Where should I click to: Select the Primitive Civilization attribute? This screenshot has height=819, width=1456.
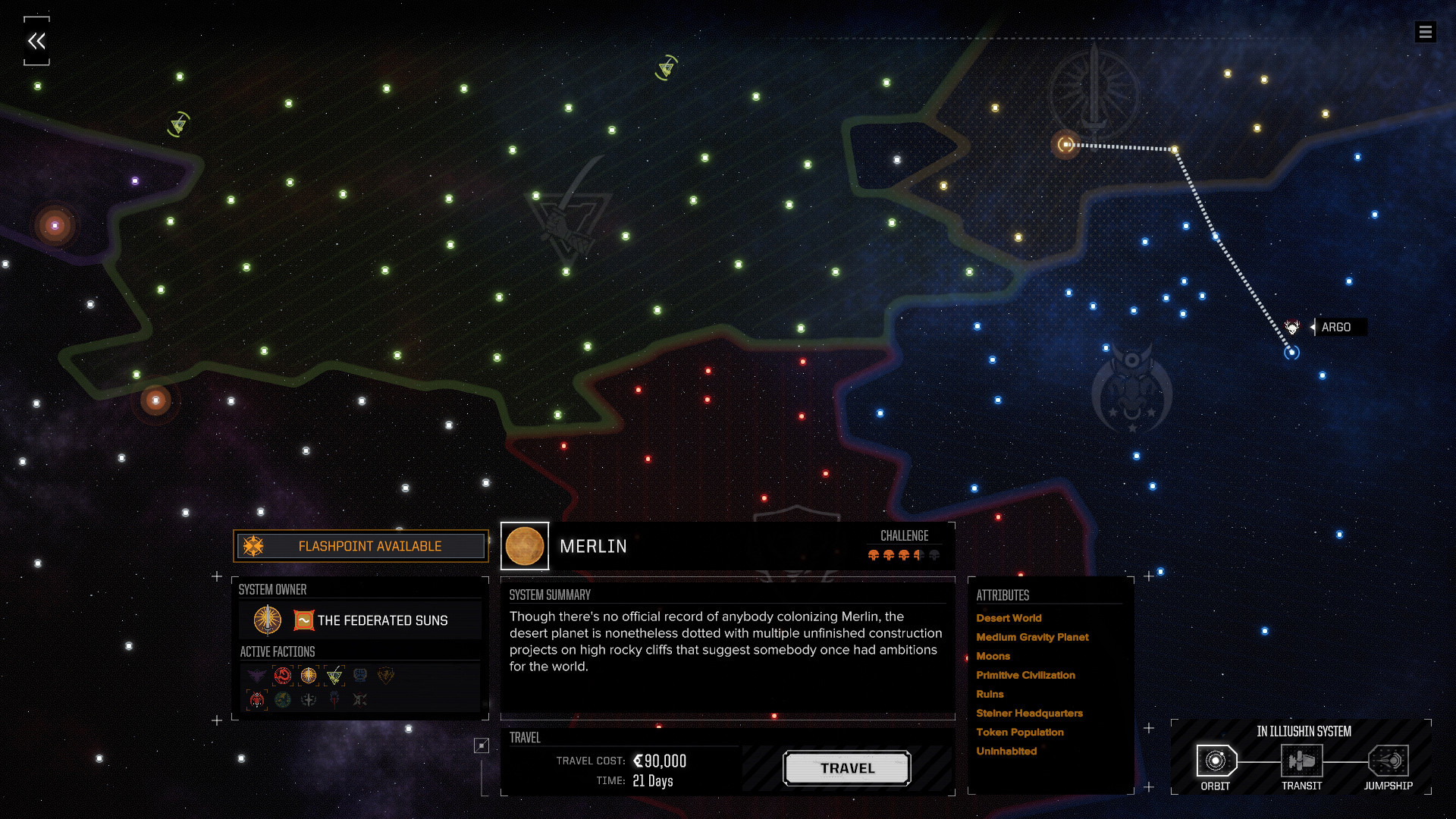(x=1025, y=675)
